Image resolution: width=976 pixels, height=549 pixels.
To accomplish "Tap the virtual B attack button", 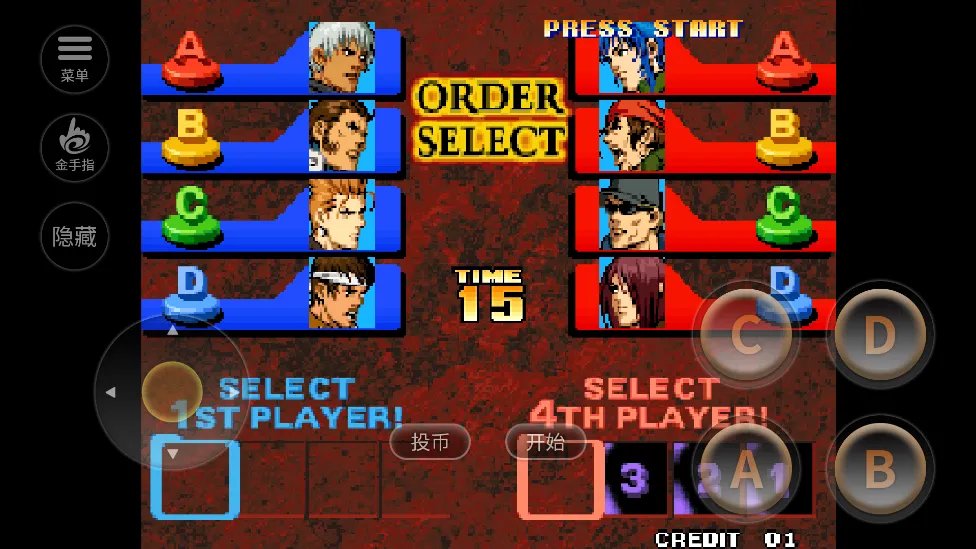I will [x=879, y=468].
